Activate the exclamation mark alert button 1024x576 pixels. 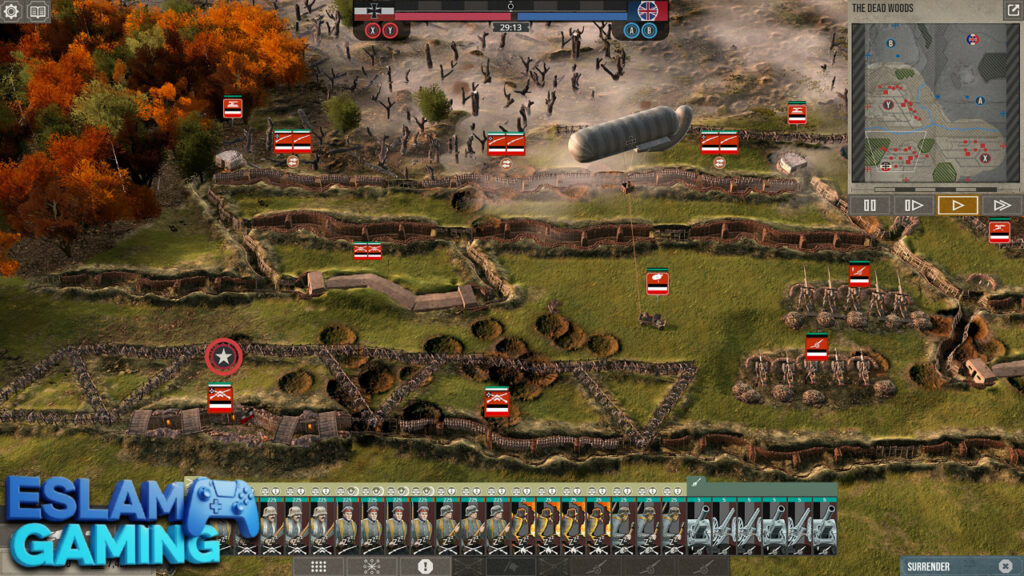425,566
